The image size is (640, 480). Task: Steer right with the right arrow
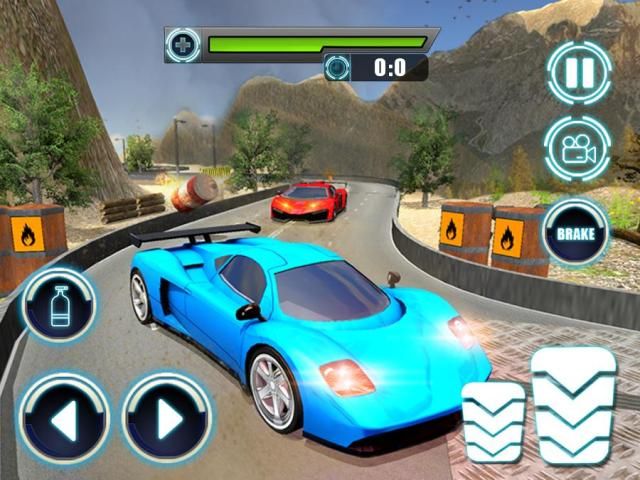point(168,418)
